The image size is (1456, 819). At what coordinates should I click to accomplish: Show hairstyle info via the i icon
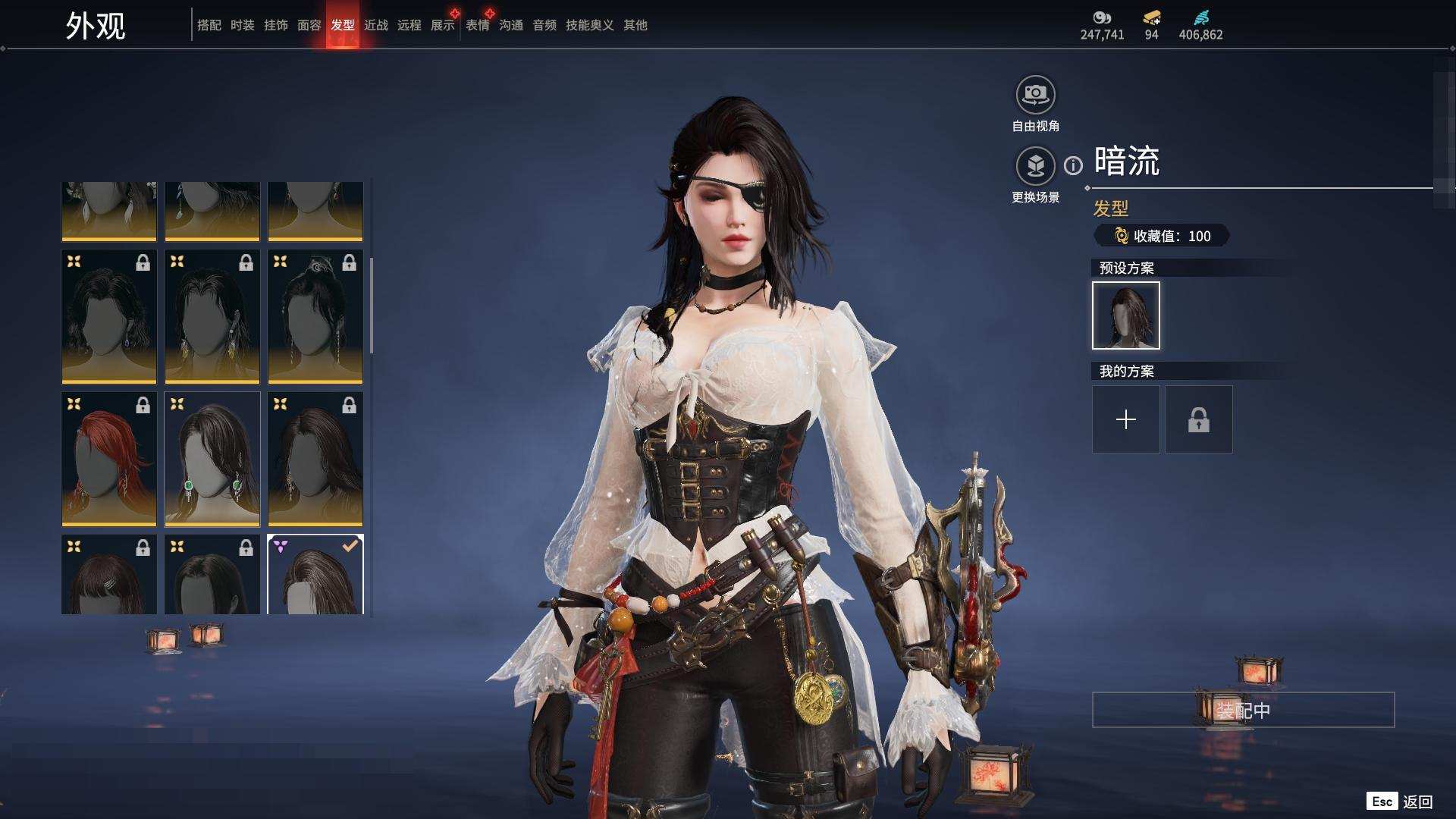pos(1073,165)
